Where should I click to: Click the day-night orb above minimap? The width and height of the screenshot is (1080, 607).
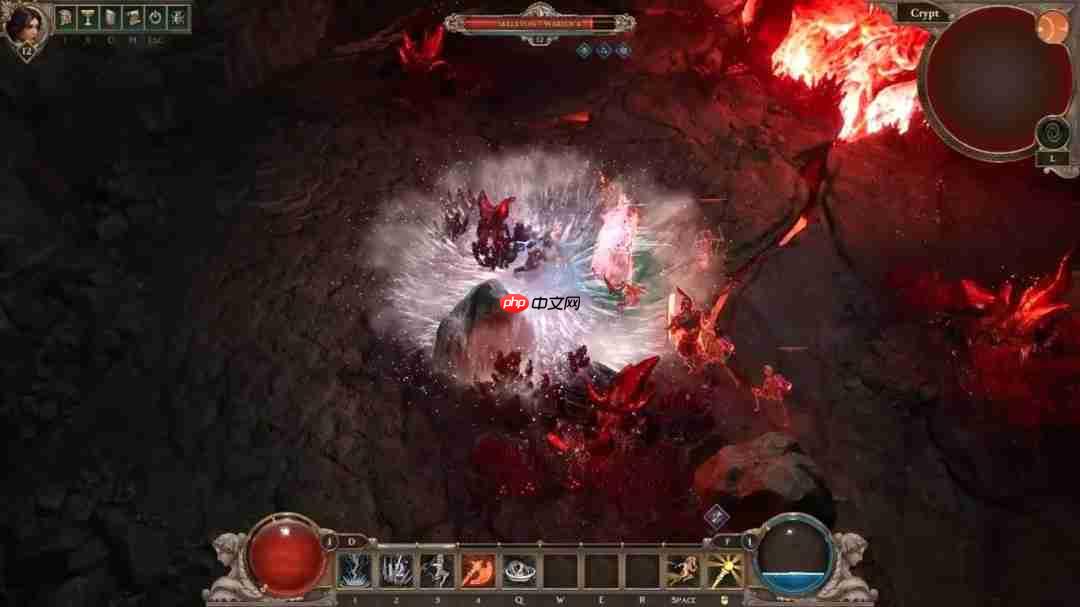tap(1050, 28)
